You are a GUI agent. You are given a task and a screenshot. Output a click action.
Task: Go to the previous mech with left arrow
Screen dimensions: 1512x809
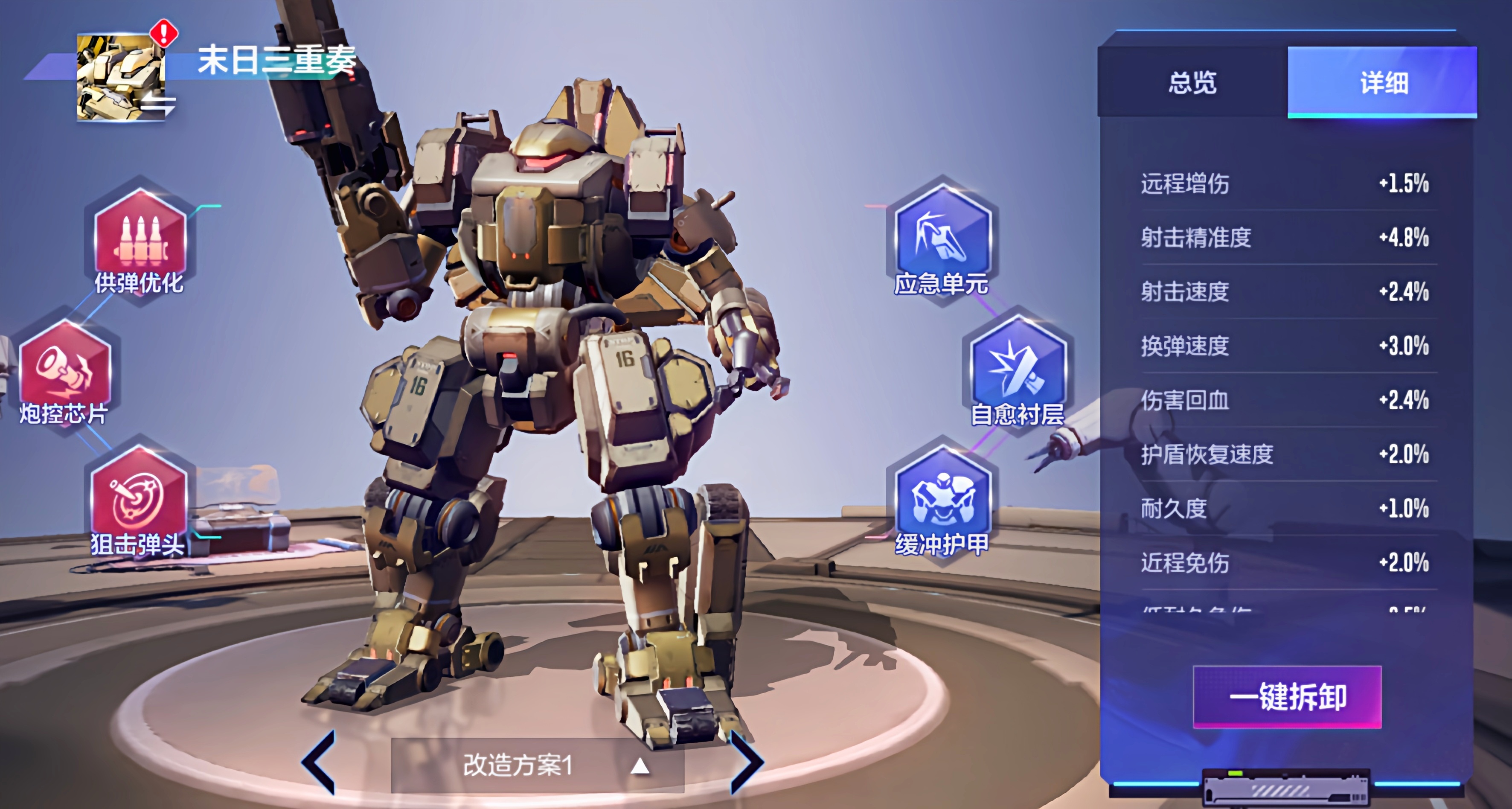[319, 762]
